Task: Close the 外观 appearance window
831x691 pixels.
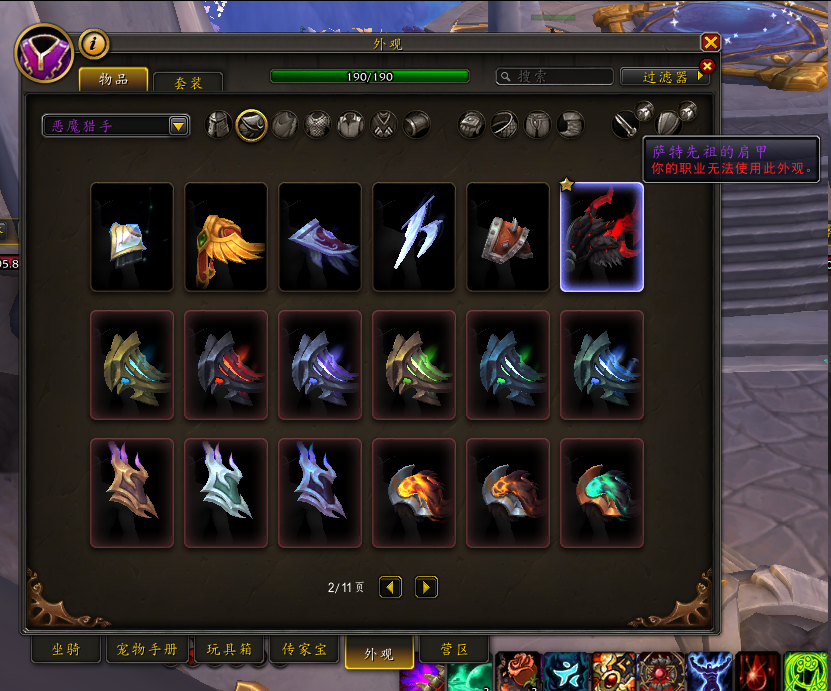Action: tap(710, 42)
